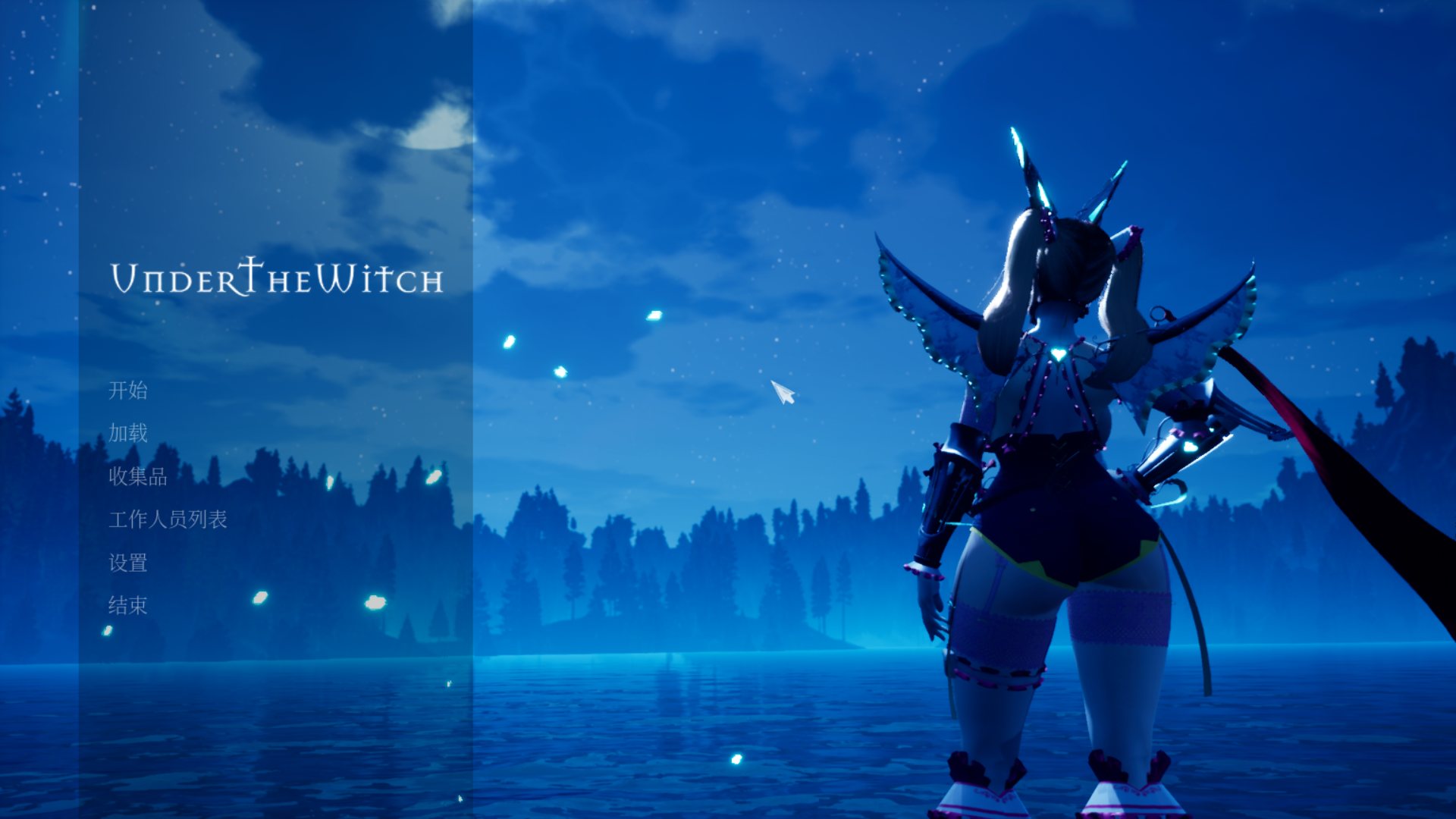Viewport: 1456px width, 819px height.
Task: Select the 加载 option to load a save
Action: [129, 435]
